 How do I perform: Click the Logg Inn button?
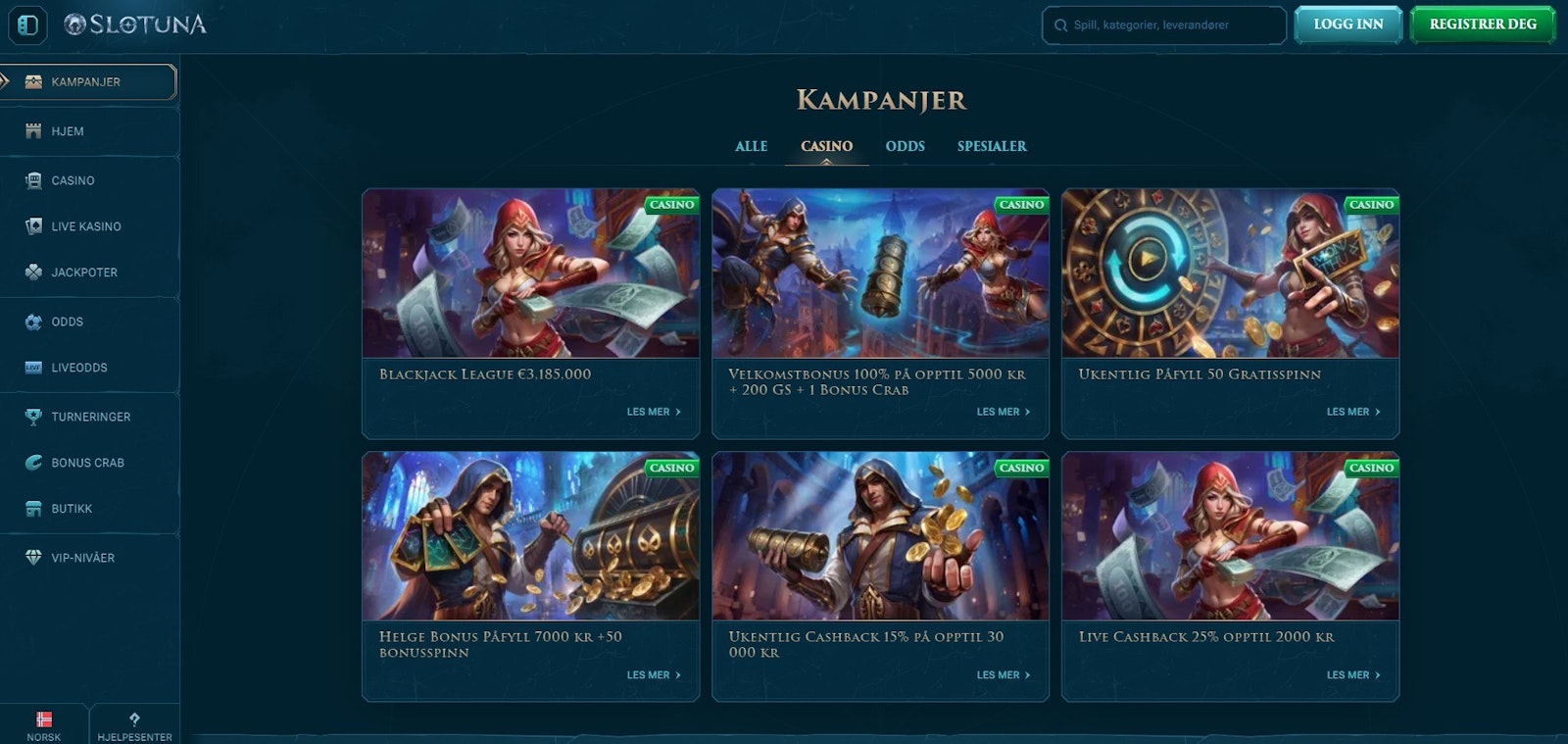(x=1347, y=24)
